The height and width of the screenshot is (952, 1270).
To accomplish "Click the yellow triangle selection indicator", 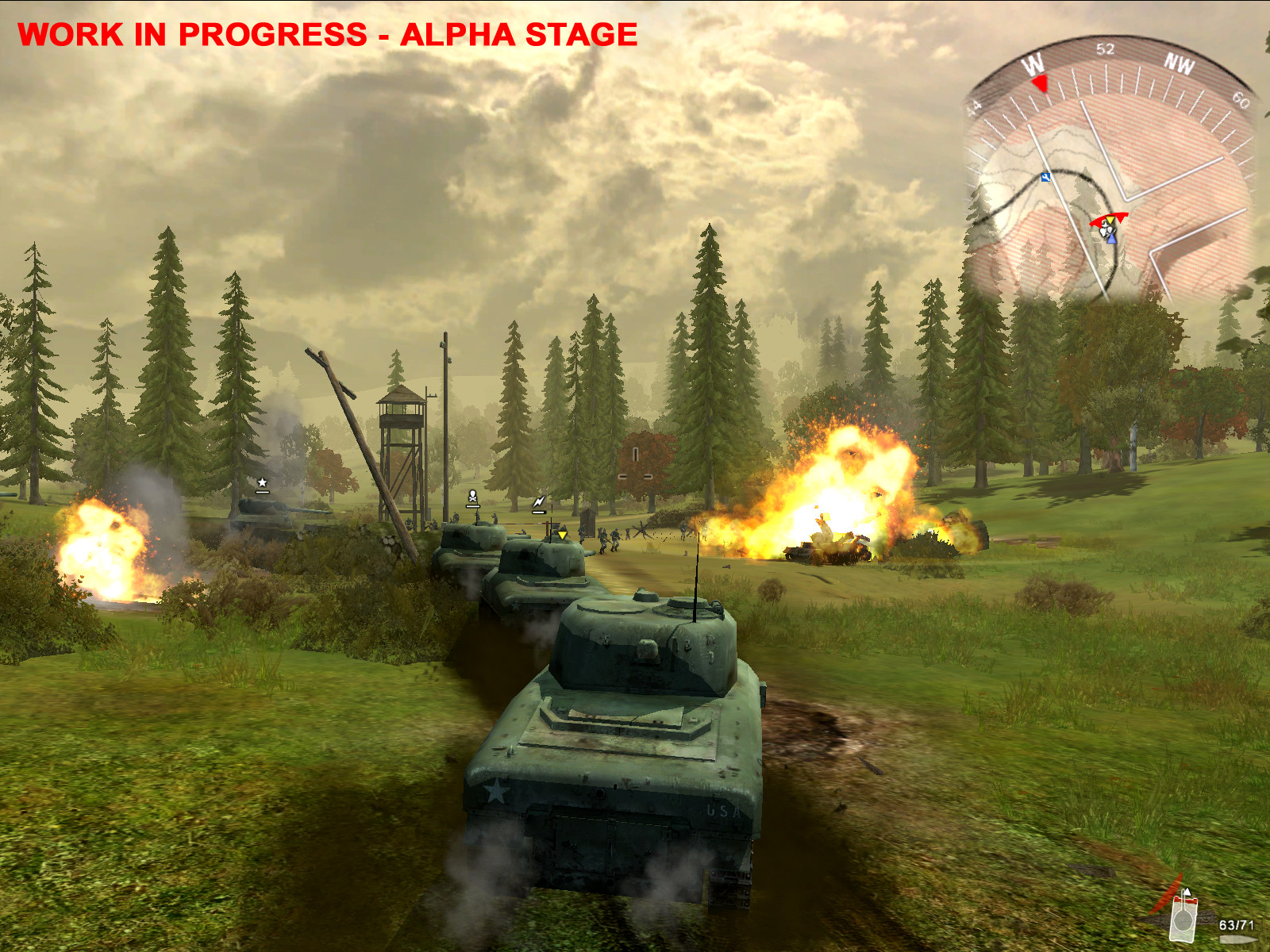I will [x=563, y=535].
